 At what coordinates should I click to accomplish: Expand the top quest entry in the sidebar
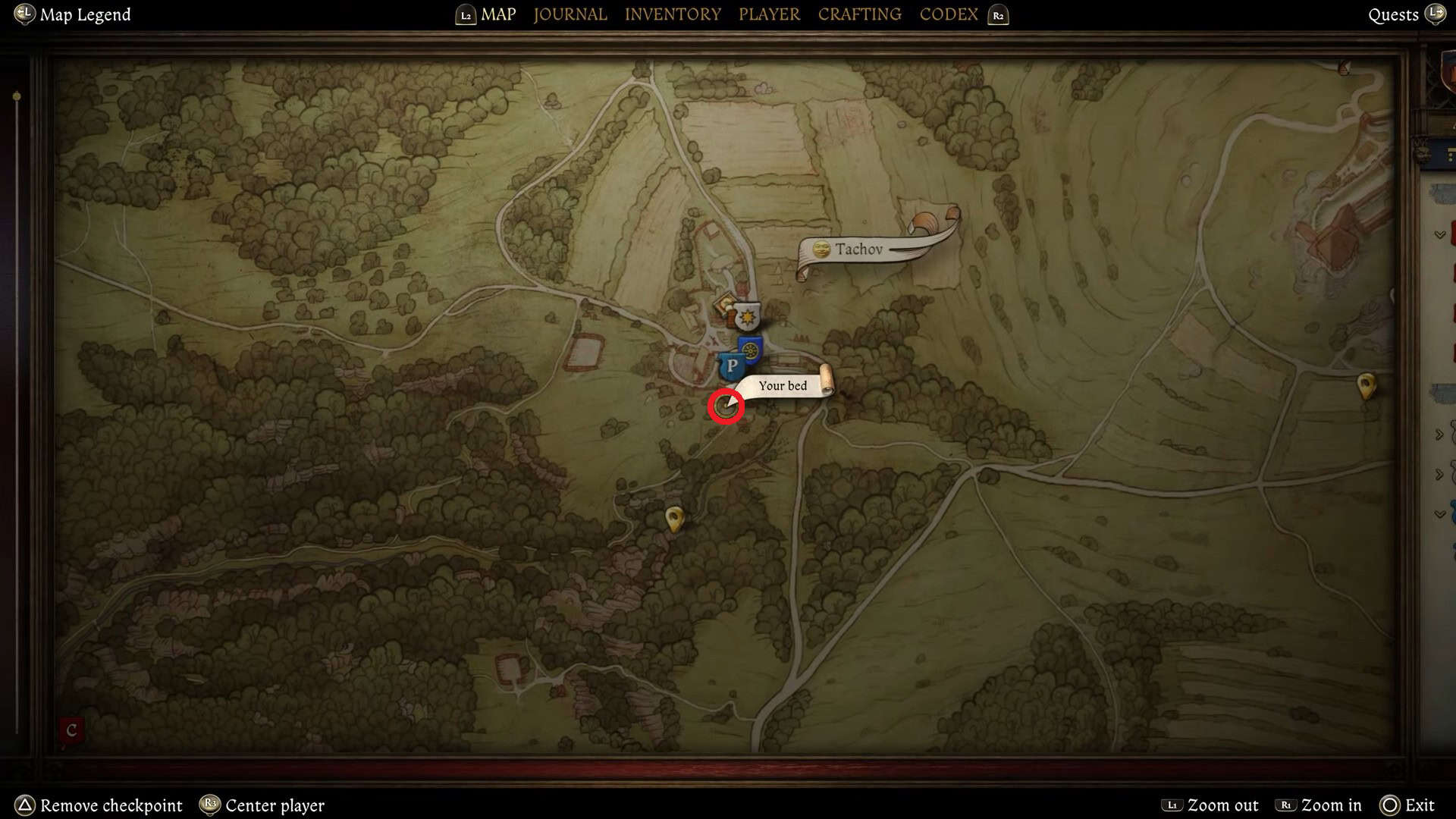point(1438,234)
